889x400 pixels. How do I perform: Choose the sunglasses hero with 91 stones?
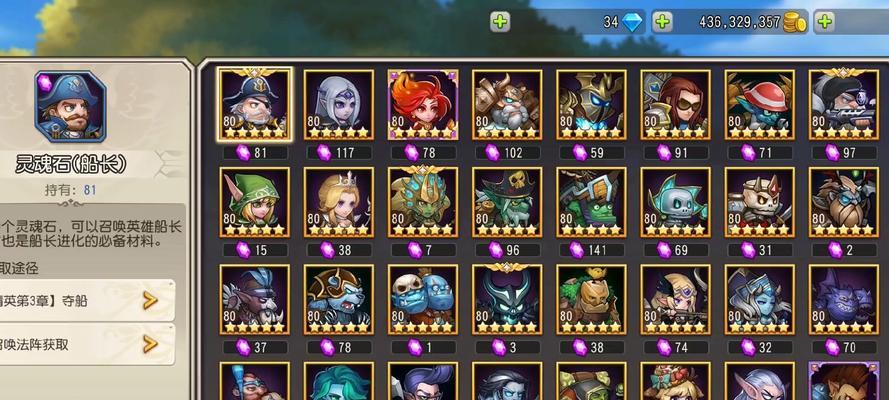coord(675,105)
